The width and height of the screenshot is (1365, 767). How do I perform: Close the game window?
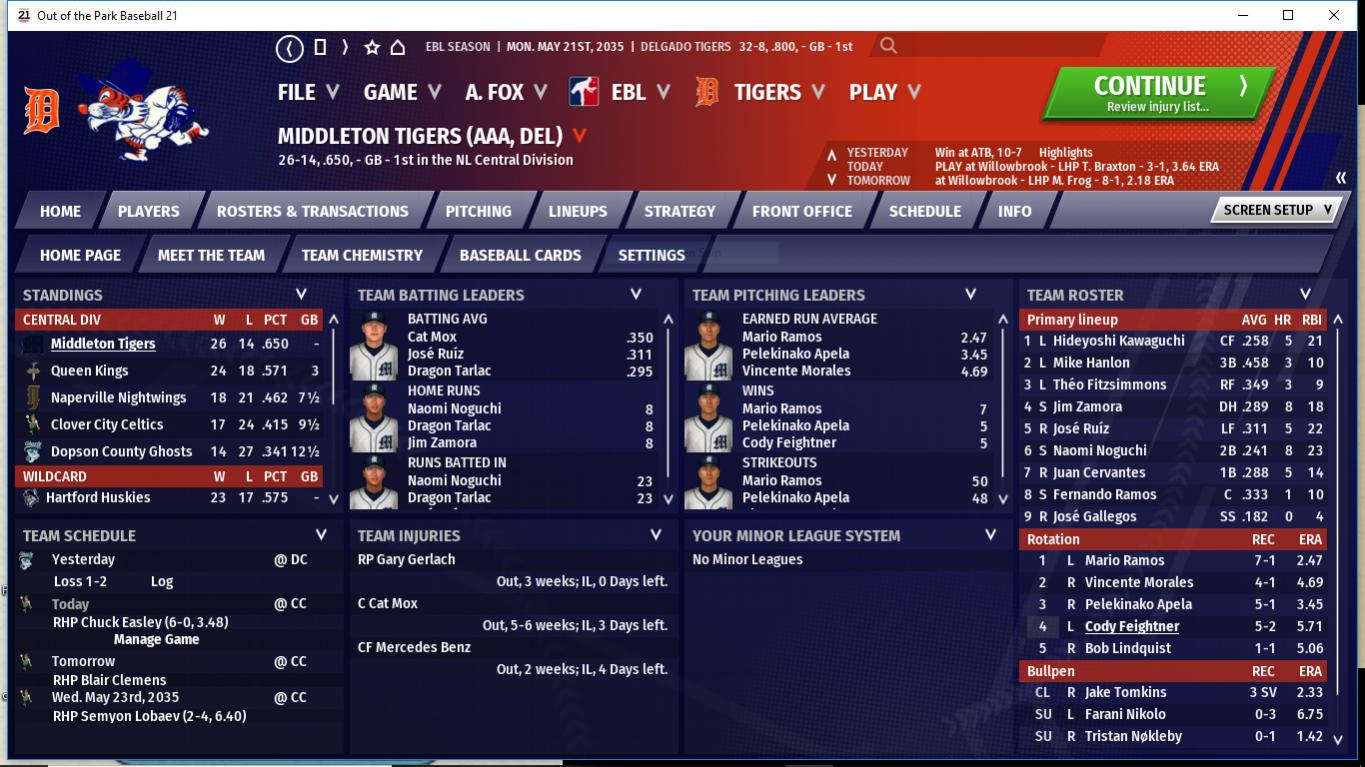[x=1334, y=15]
